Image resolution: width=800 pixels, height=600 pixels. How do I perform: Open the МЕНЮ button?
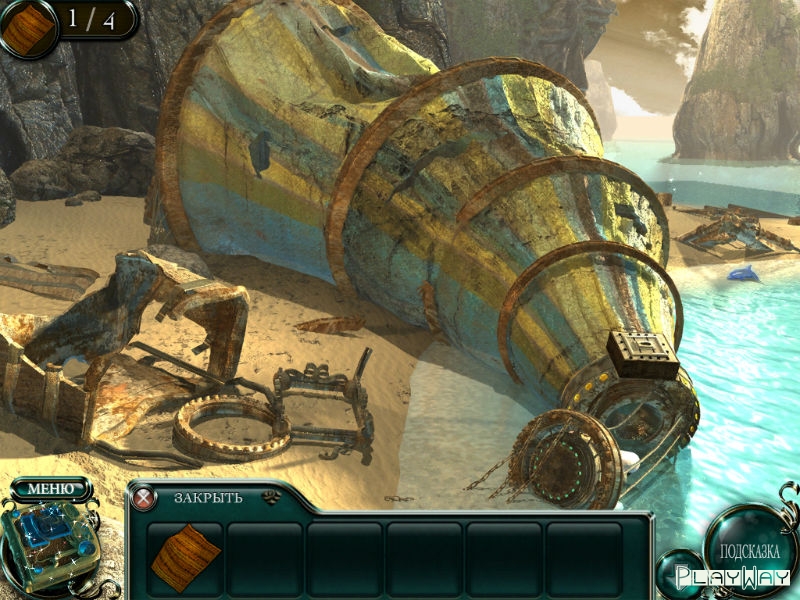pyautogui.click(x=50, y=488)
